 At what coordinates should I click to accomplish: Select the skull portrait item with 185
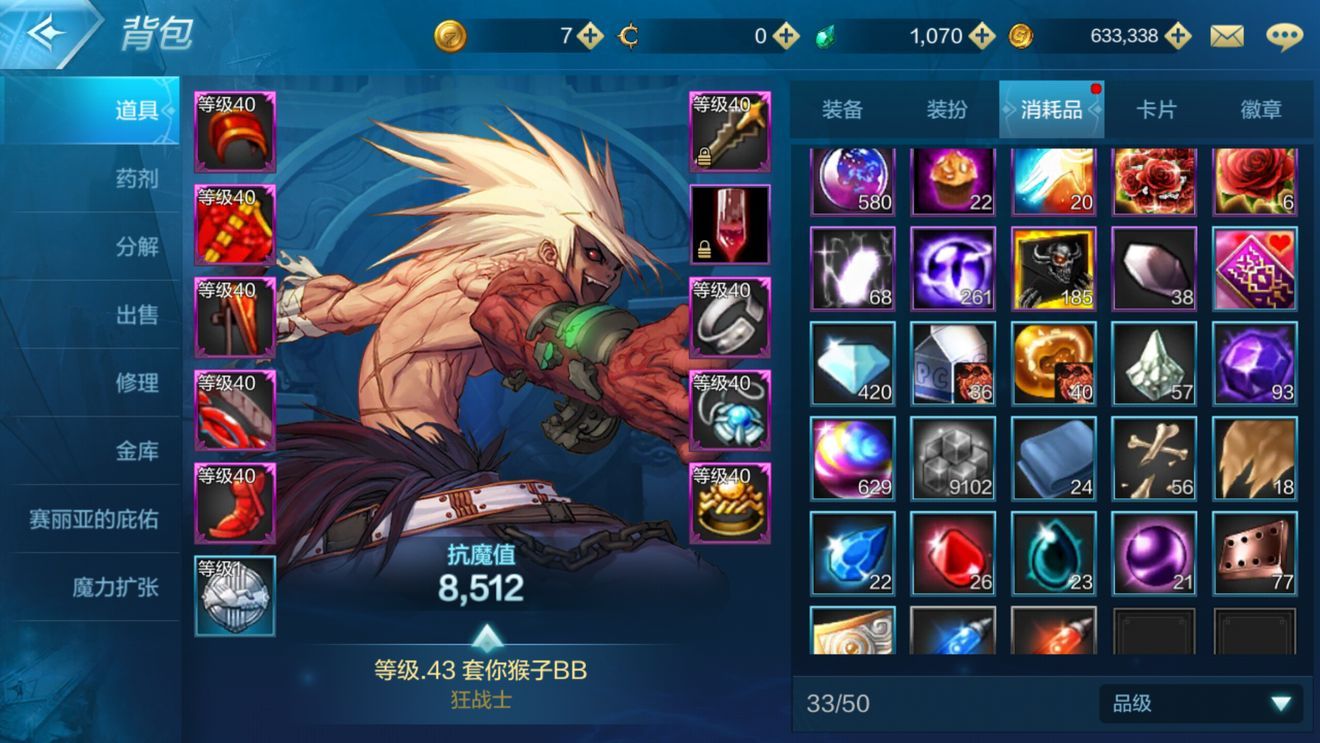(1054, 268)
